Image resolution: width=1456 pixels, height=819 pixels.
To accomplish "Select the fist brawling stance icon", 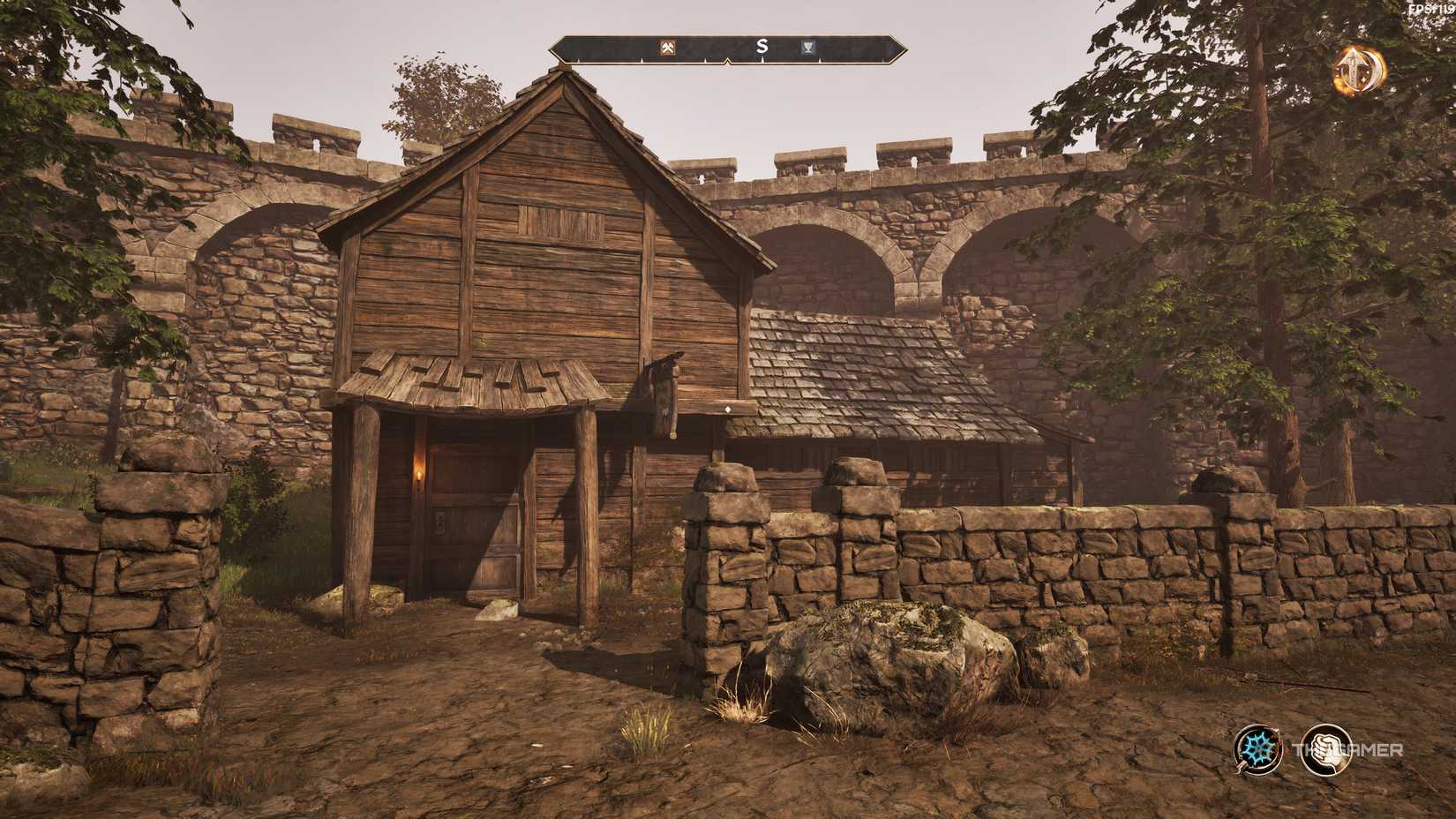I will point(1329,751).
